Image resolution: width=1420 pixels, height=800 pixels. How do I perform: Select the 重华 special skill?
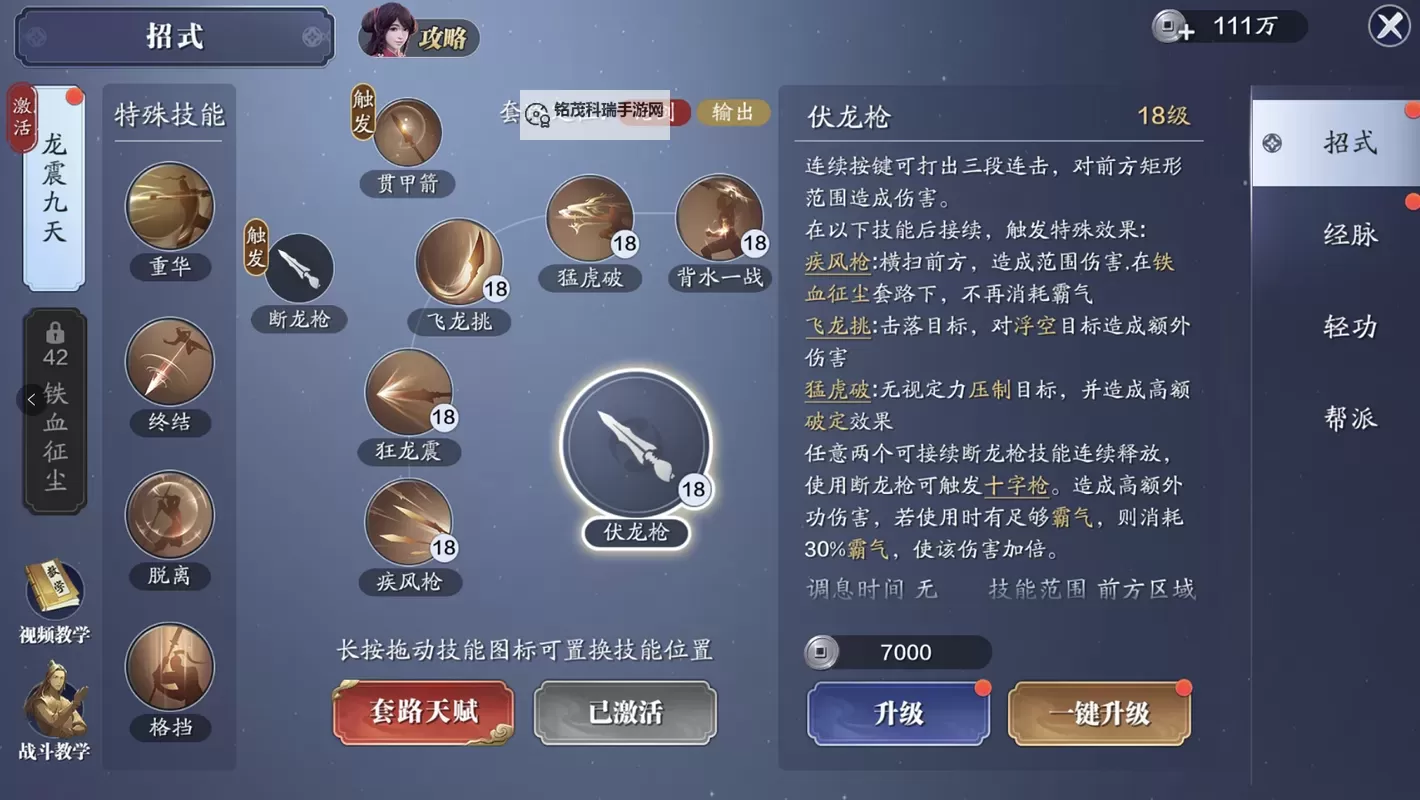tap(169, 207)
